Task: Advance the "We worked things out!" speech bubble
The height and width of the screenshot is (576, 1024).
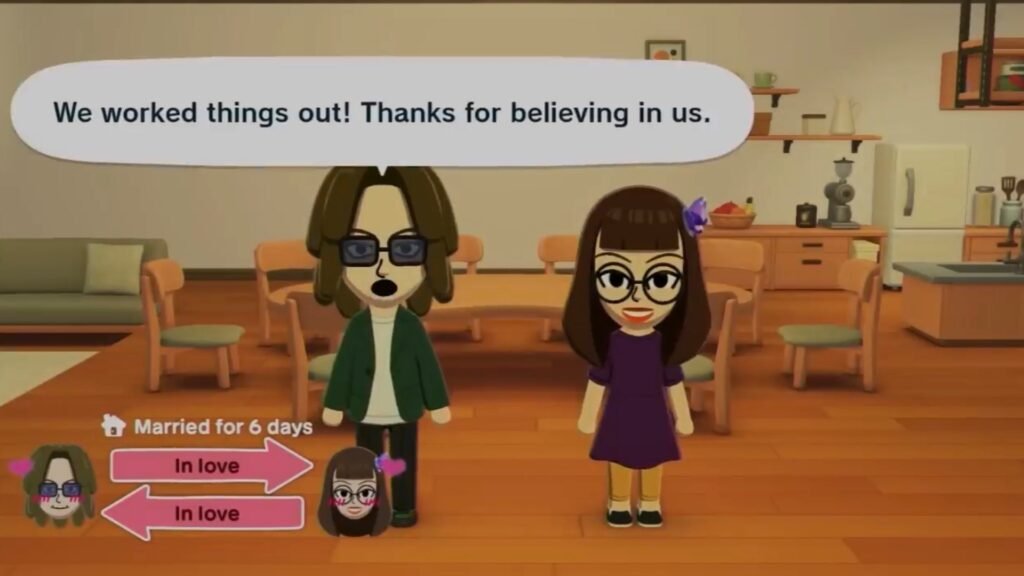Action: coord(381,112)
